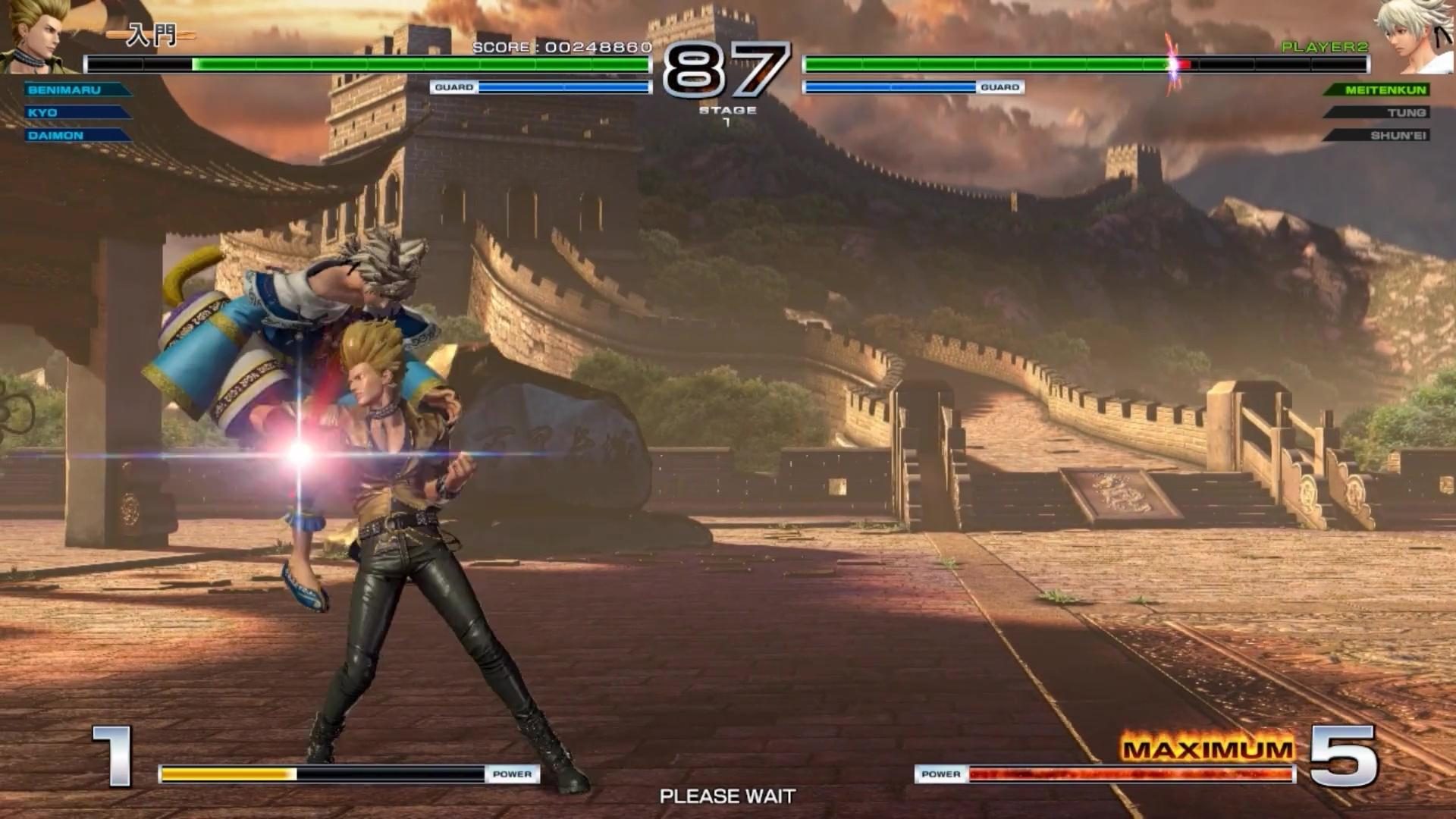Click the PLEASE WAIT text

coord(727,796)
